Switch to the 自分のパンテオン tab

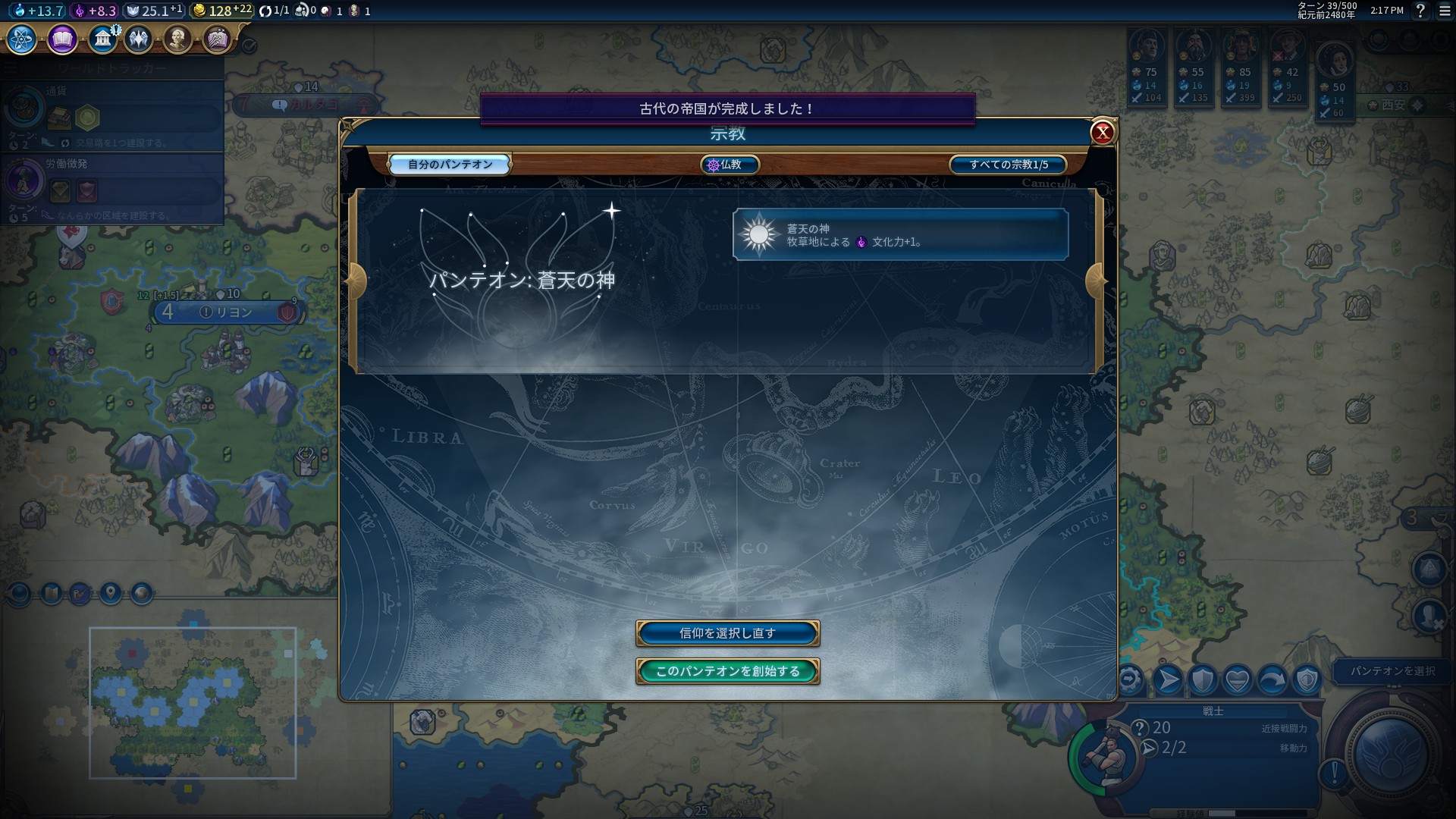[x=450, y=165]
